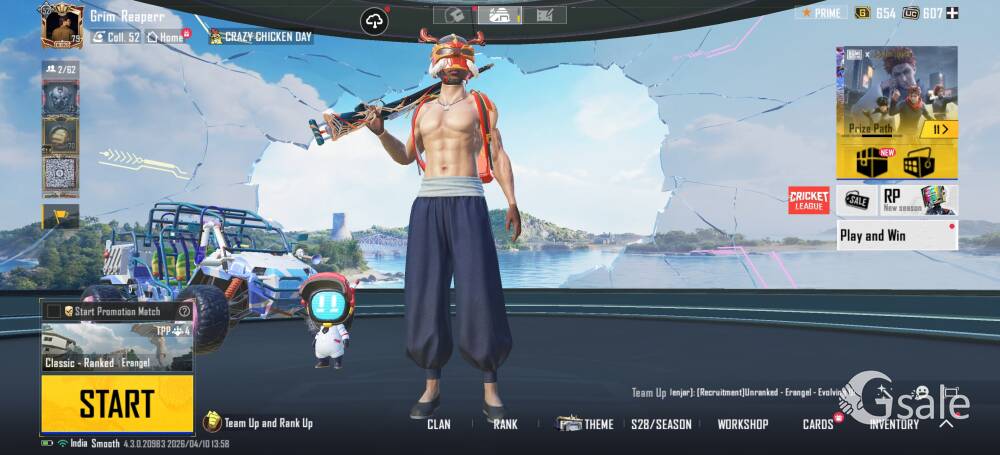
Task: Open Grim Reaperr's profile avatar
Action: pyautogui.click(x=62, y=25)
